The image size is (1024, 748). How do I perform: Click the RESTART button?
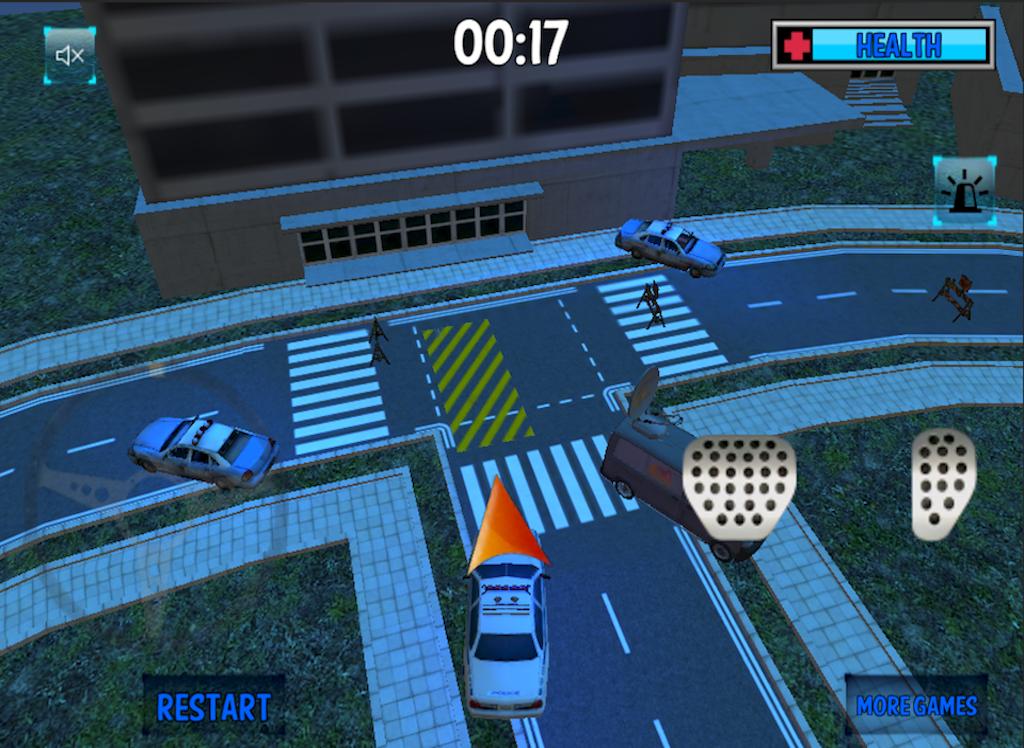214,707
